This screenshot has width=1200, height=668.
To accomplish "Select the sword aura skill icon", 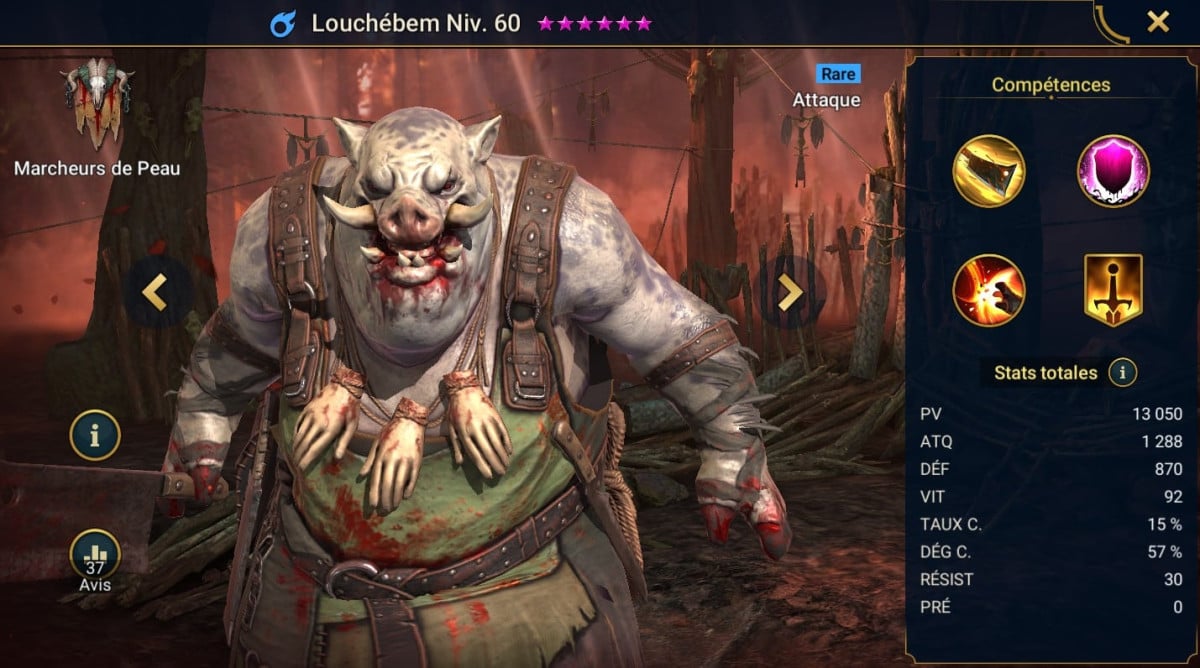I will tap(1113, 290).
